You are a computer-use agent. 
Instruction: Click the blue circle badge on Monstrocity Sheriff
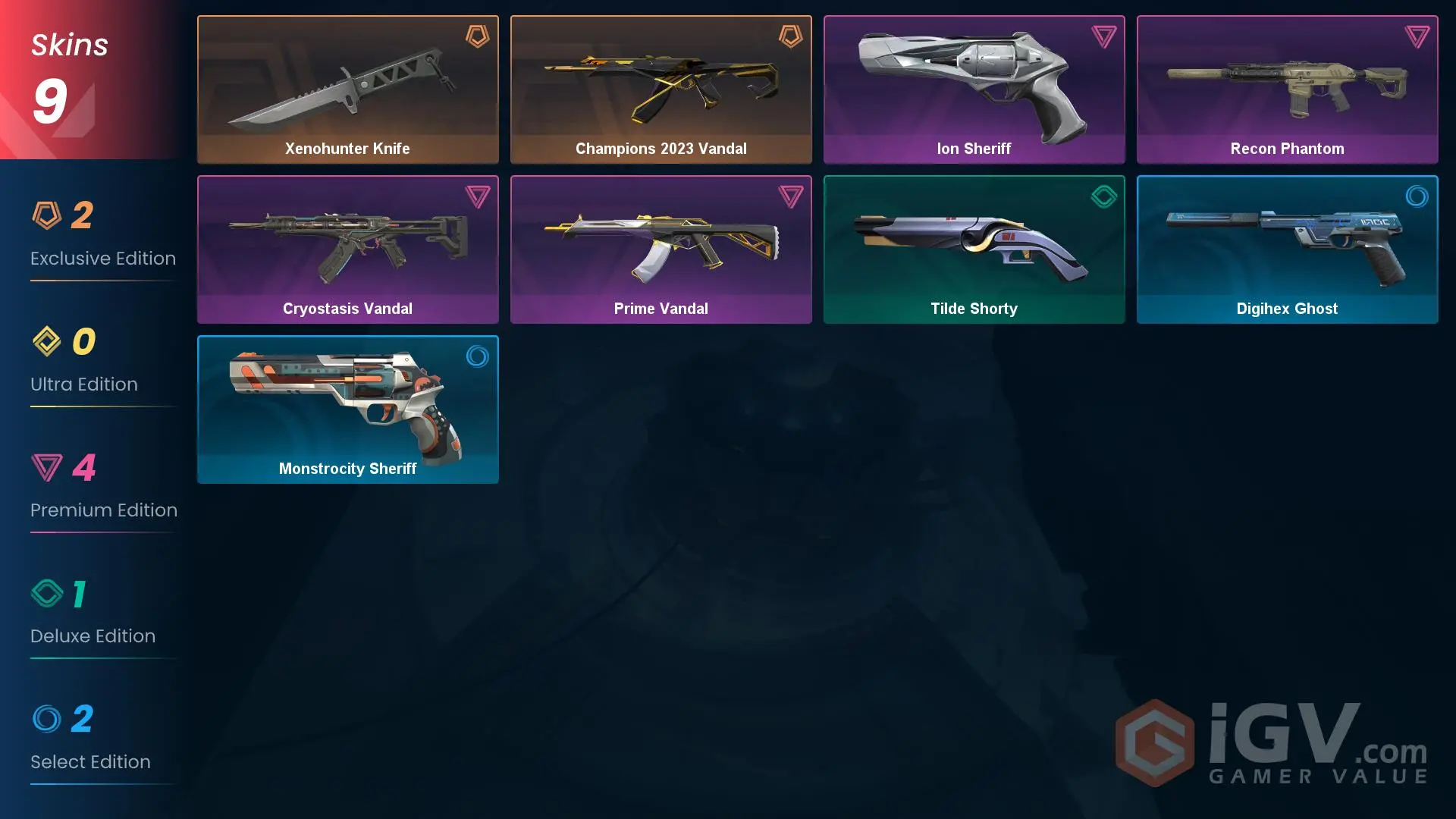click(477, 357)
